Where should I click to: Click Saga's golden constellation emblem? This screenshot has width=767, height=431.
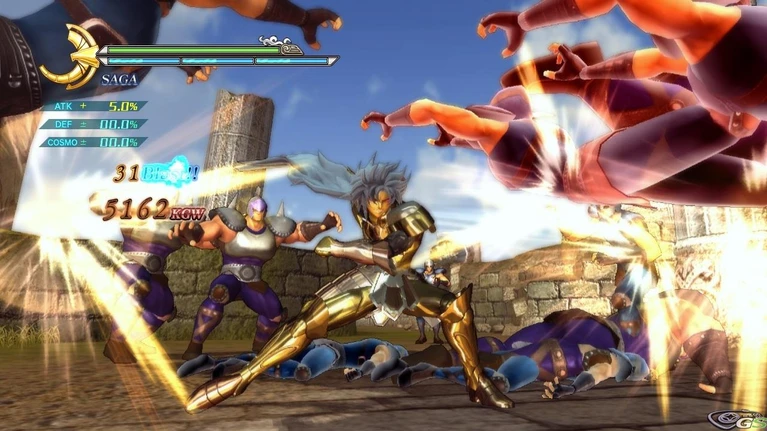[67, 57]
